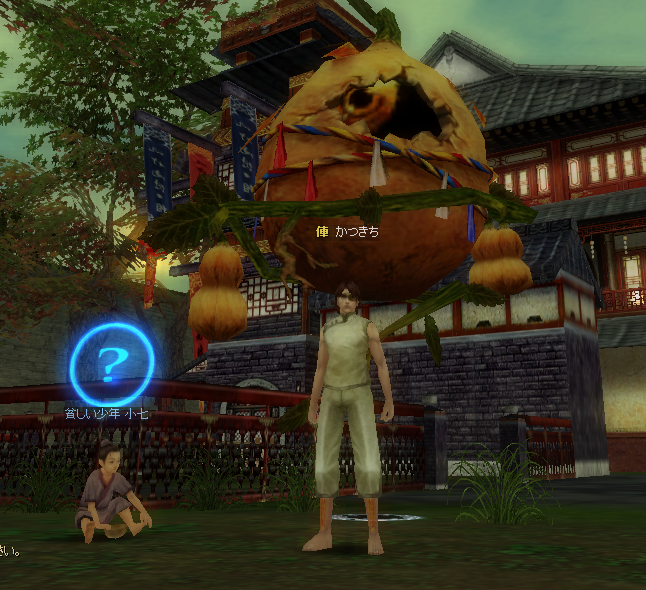Click the blue question mark quest marker
Screen dimensions: 646x590
[111, 362]
